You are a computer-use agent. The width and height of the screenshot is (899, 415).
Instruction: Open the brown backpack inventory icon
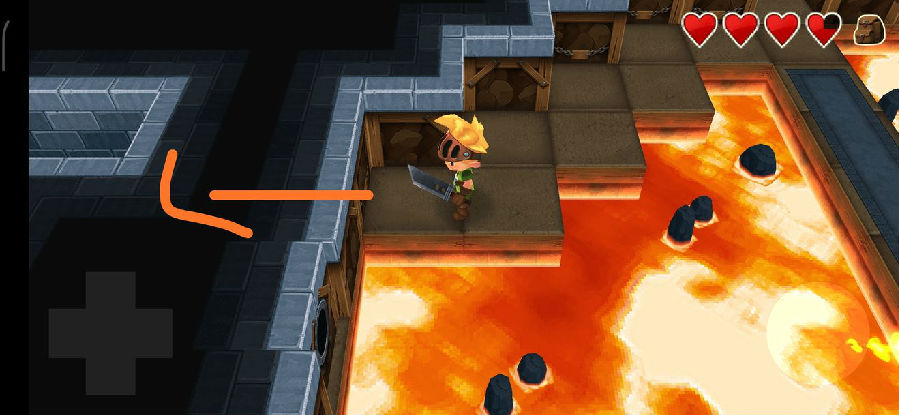(870, 31)
